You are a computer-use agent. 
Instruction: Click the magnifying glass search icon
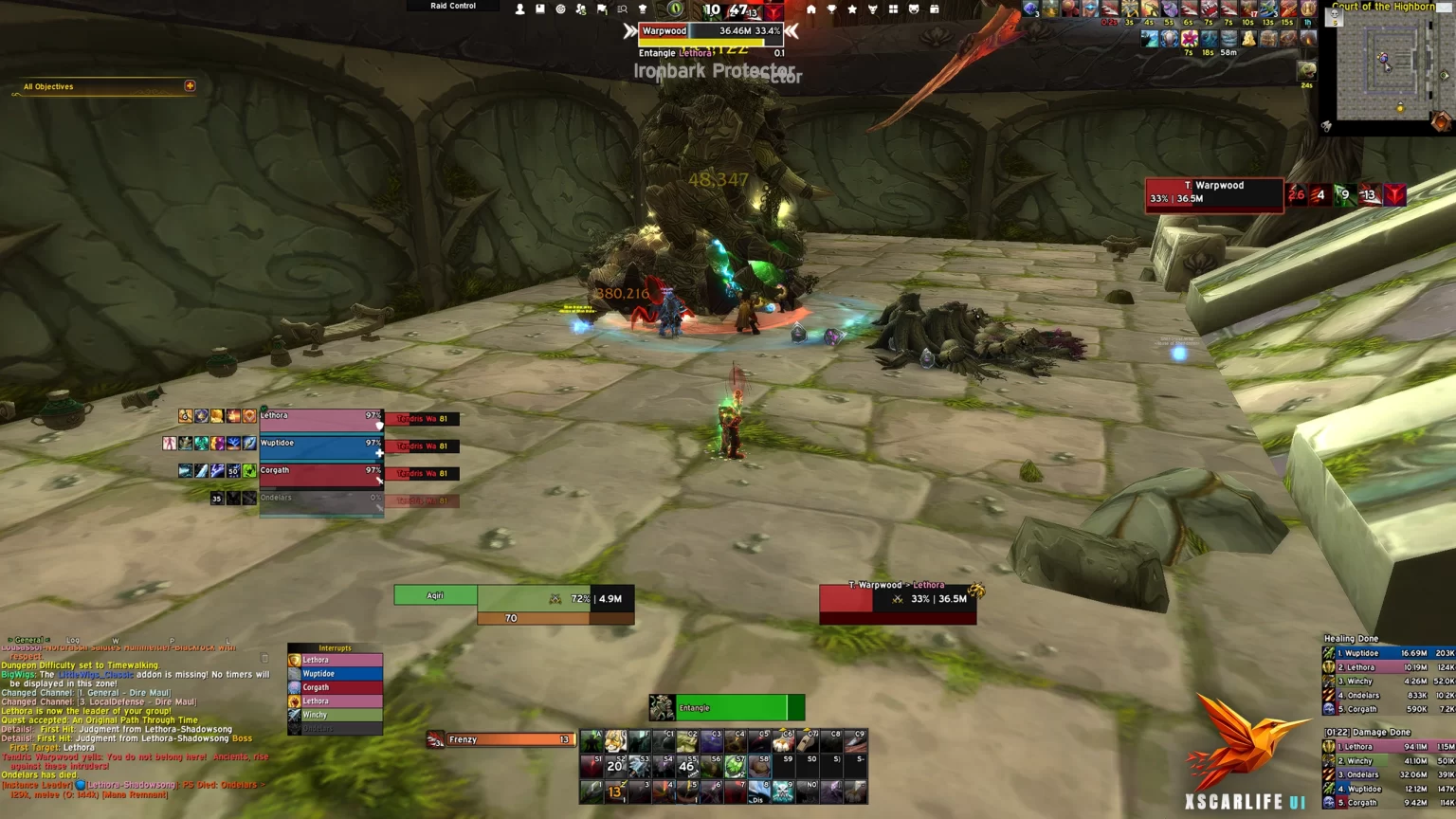point(623,9)
